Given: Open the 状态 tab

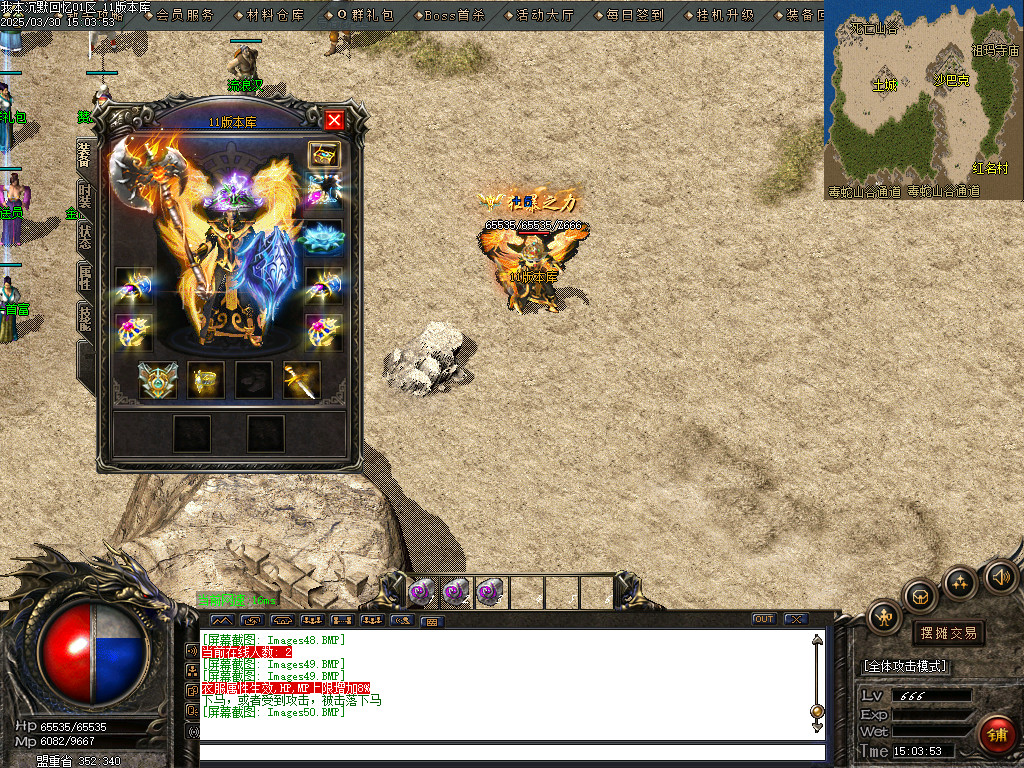Looking at the screenshot, I should tap(85, 237).
